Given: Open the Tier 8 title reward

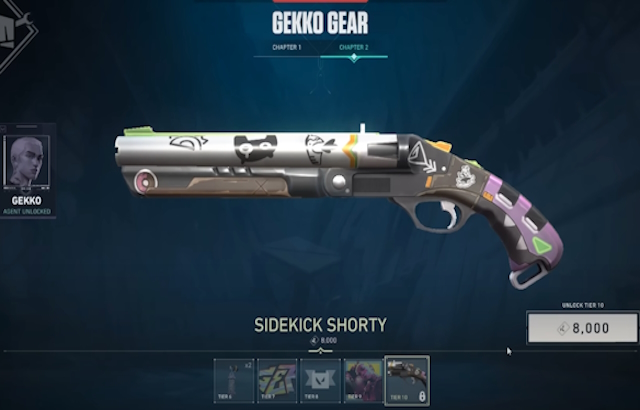Looking at the screenshot, I should pyautogui.click(x=320, y=380).
